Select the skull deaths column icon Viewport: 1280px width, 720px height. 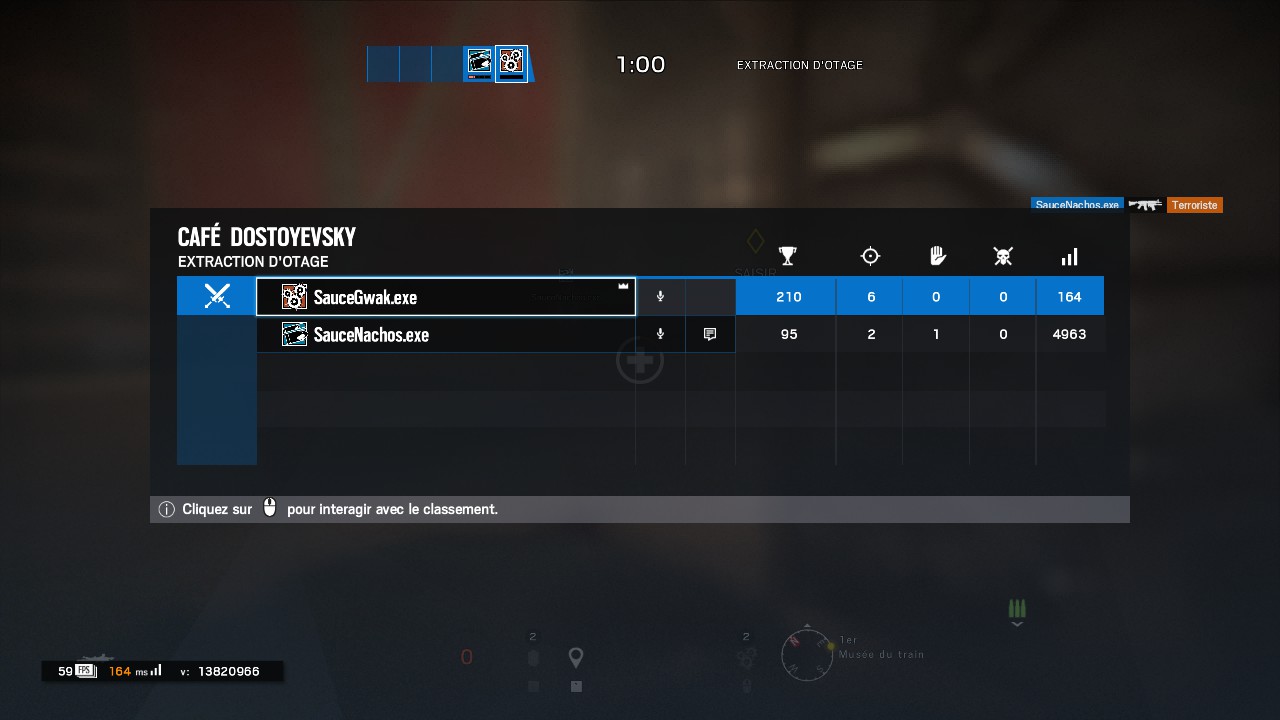(x=1003, y=256)
